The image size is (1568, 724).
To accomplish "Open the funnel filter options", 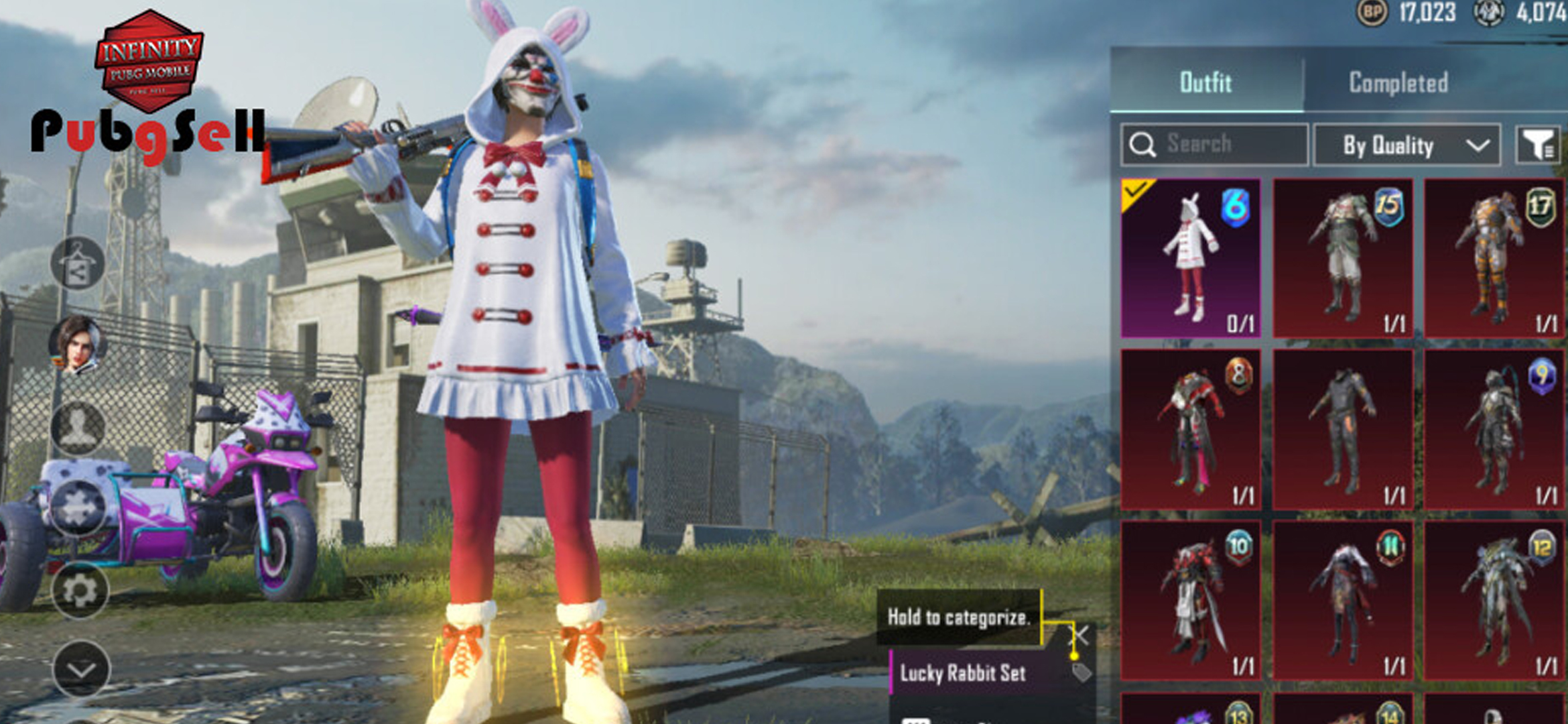I will [1538, 145].
